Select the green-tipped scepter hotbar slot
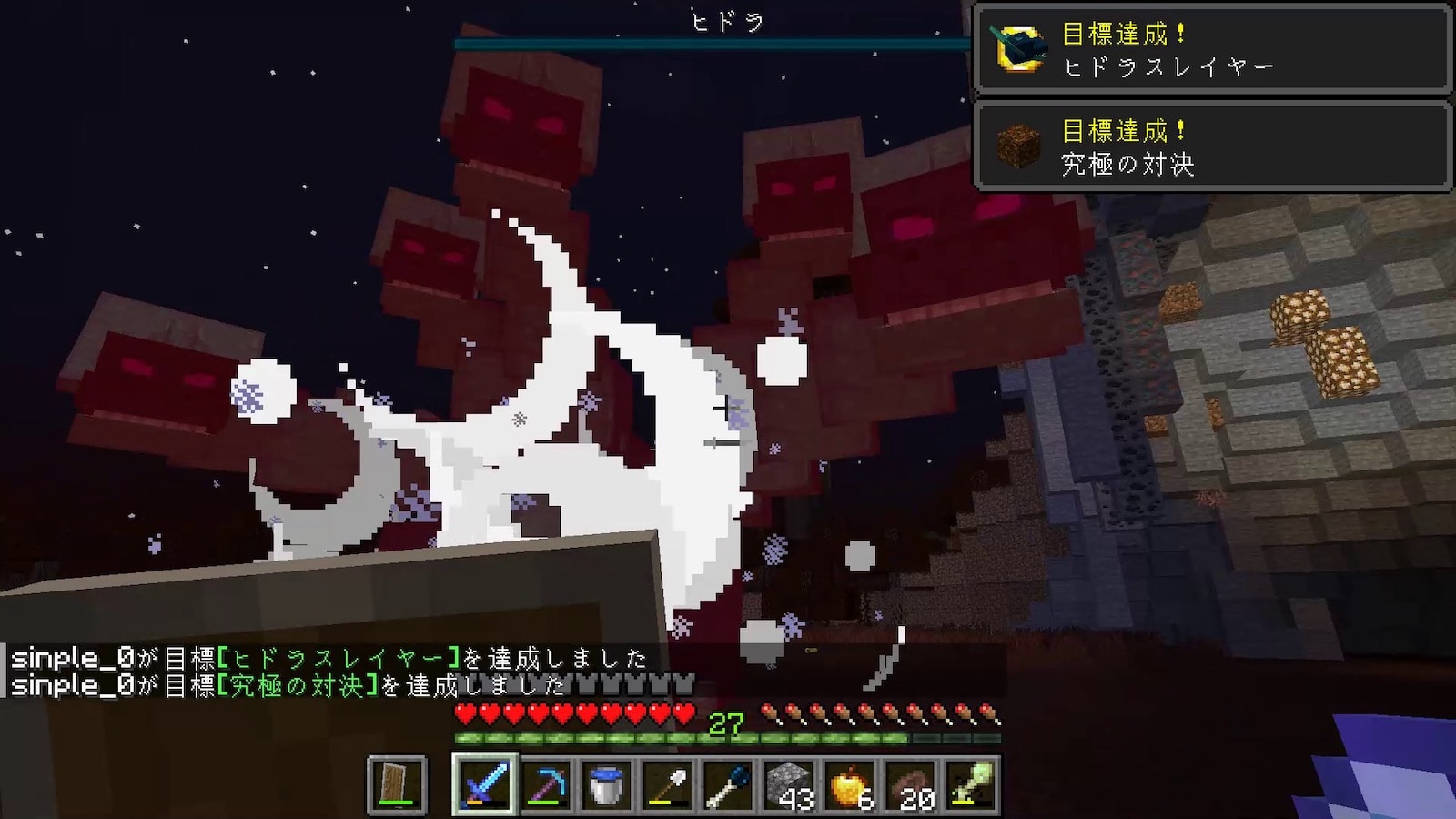The width and height of the screenshot is (1456, 819). [971, 784]
